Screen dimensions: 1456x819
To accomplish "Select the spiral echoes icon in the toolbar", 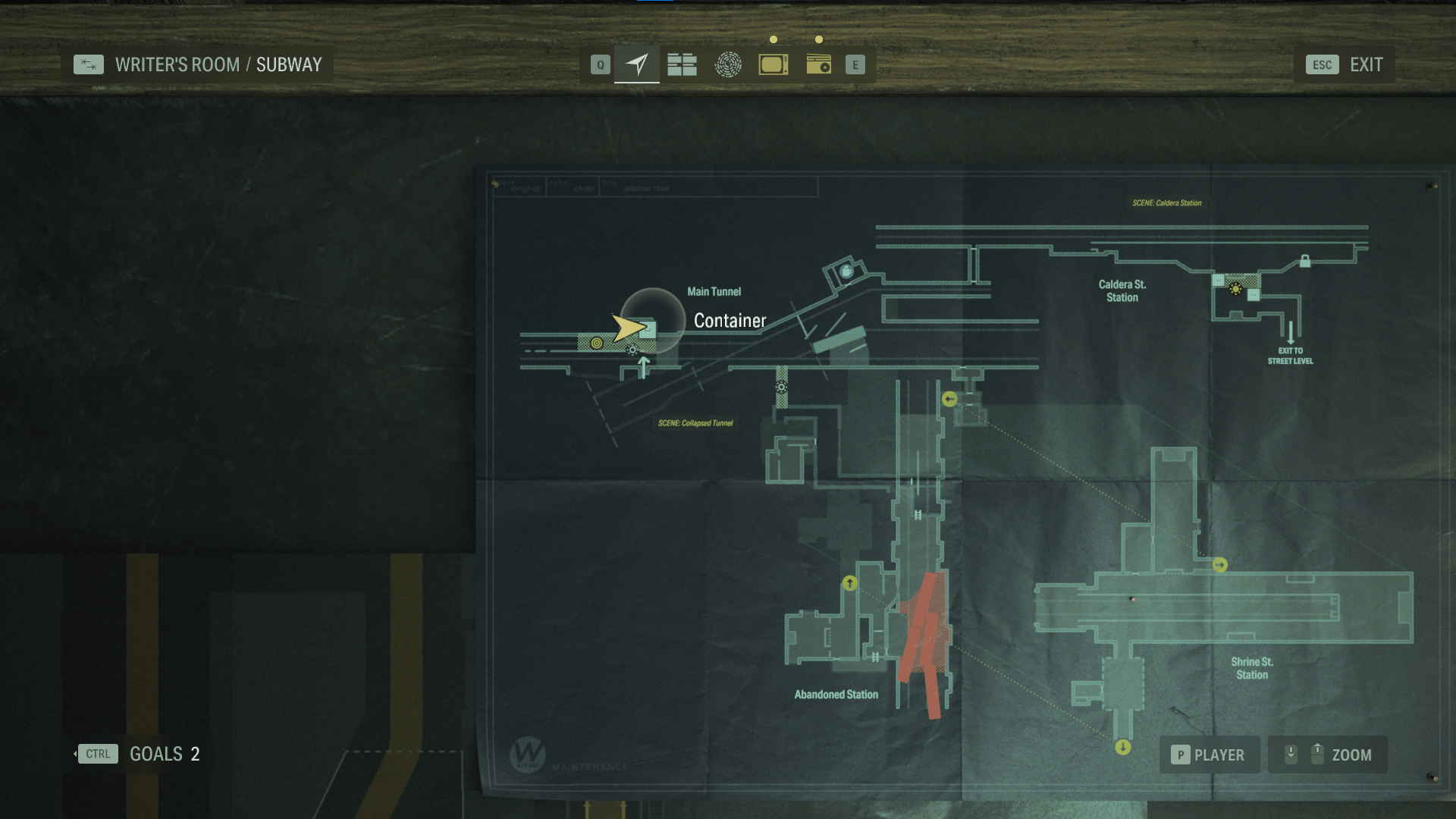I will (728, 64).
